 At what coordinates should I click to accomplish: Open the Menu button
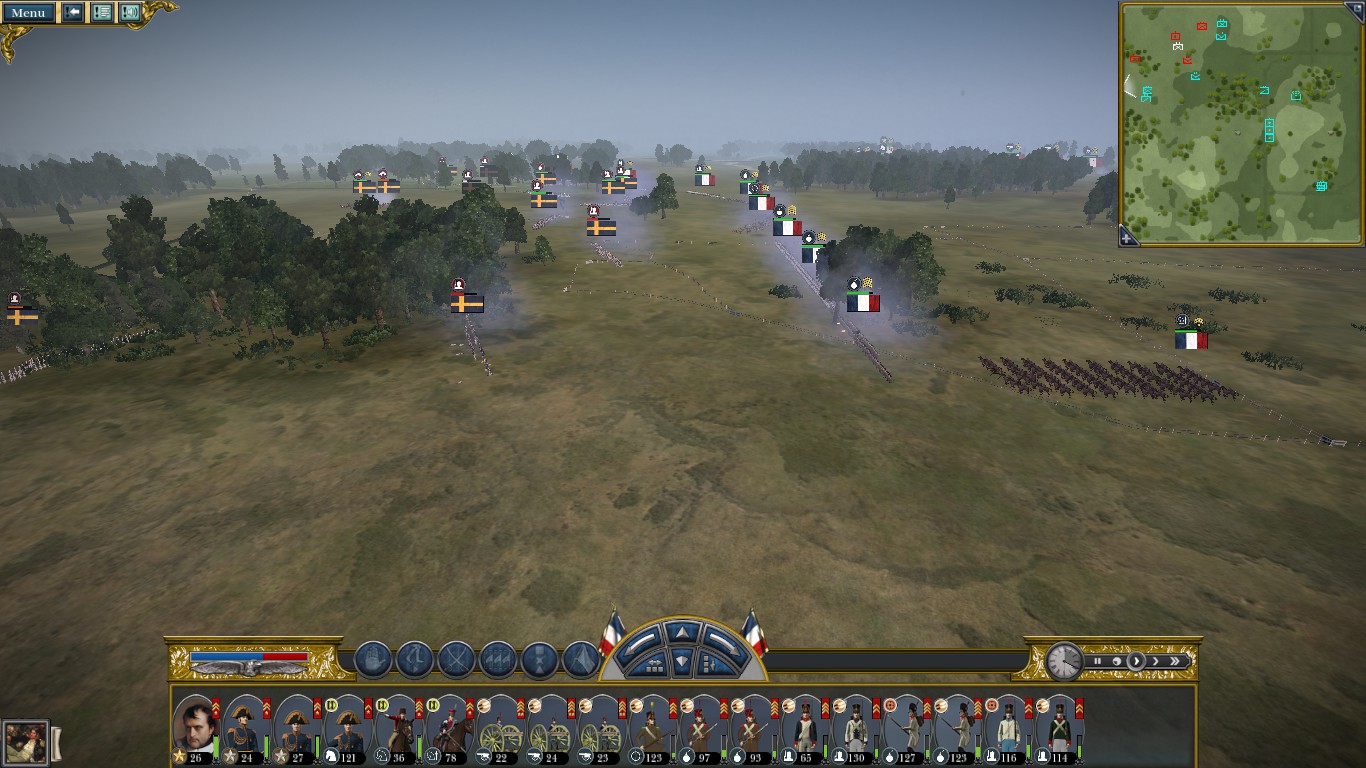click(28, 13)
